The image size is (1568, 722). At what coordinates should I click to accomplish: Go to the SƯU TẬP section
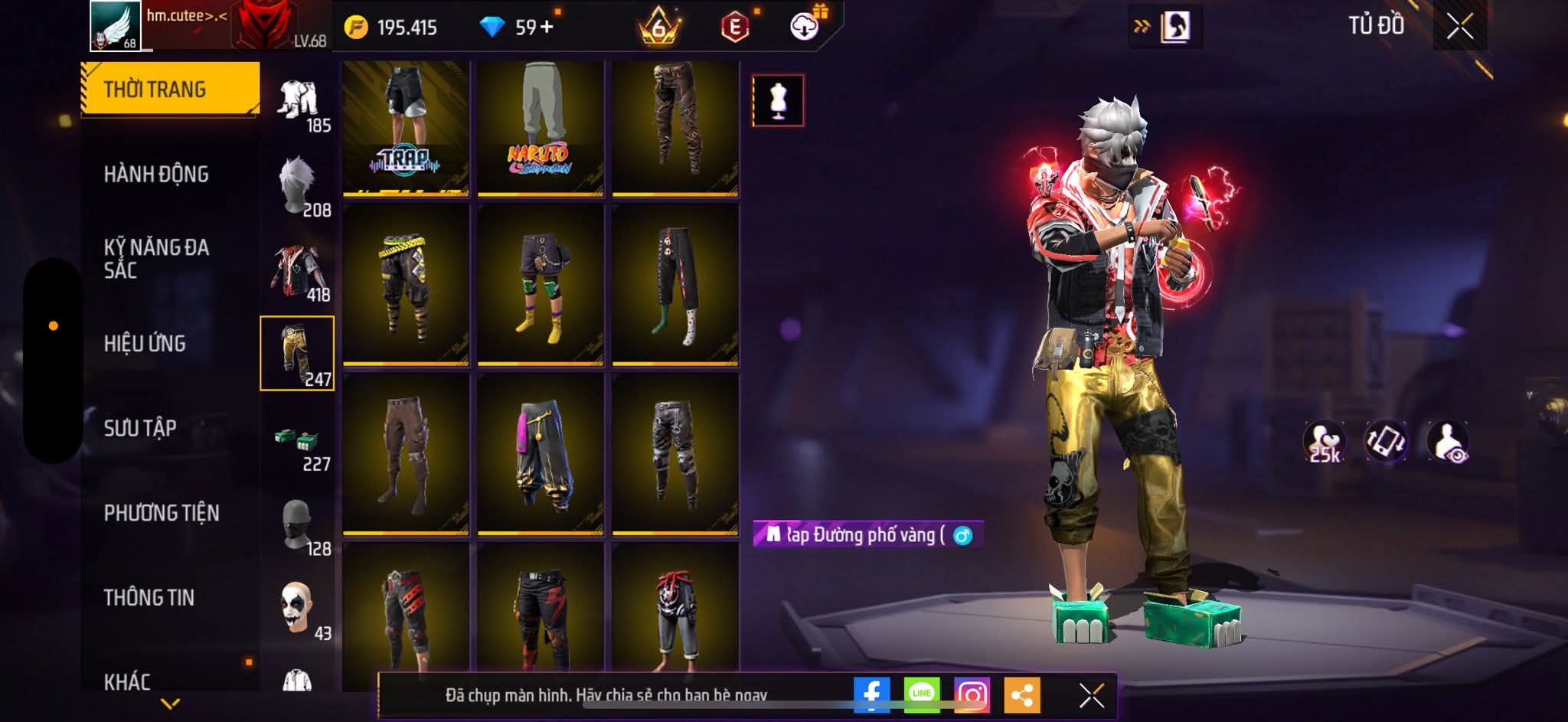click(x=140, y=428)
